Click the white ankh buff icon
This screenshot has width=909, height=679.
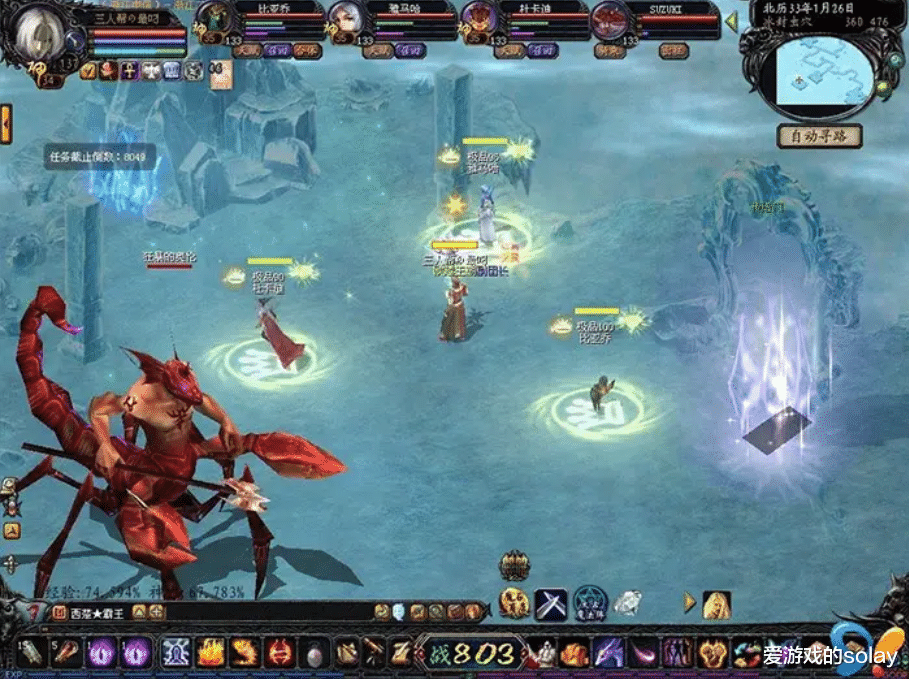point(129,70)
